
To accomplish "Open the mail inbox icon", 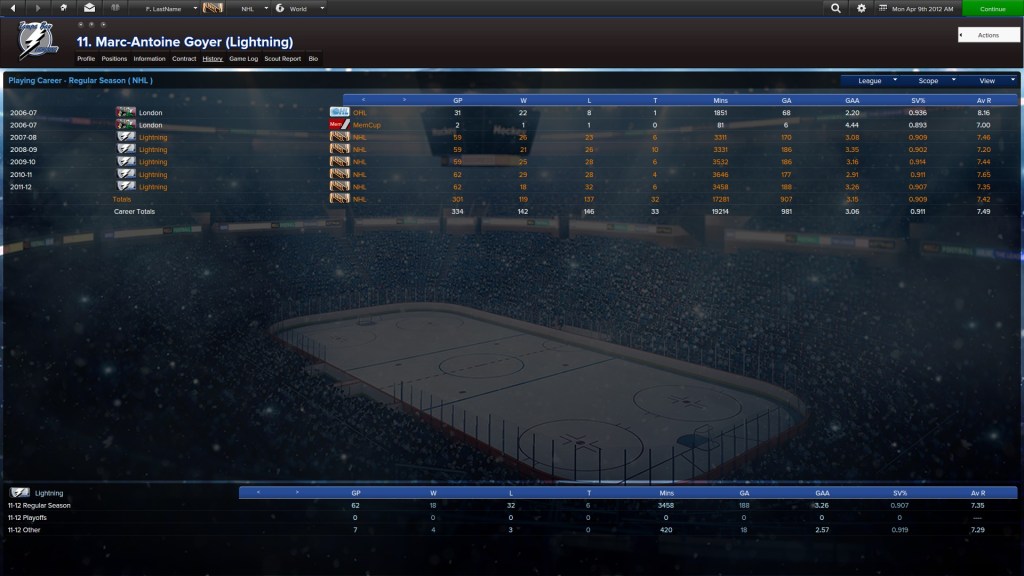I will (x=89, y=8).
